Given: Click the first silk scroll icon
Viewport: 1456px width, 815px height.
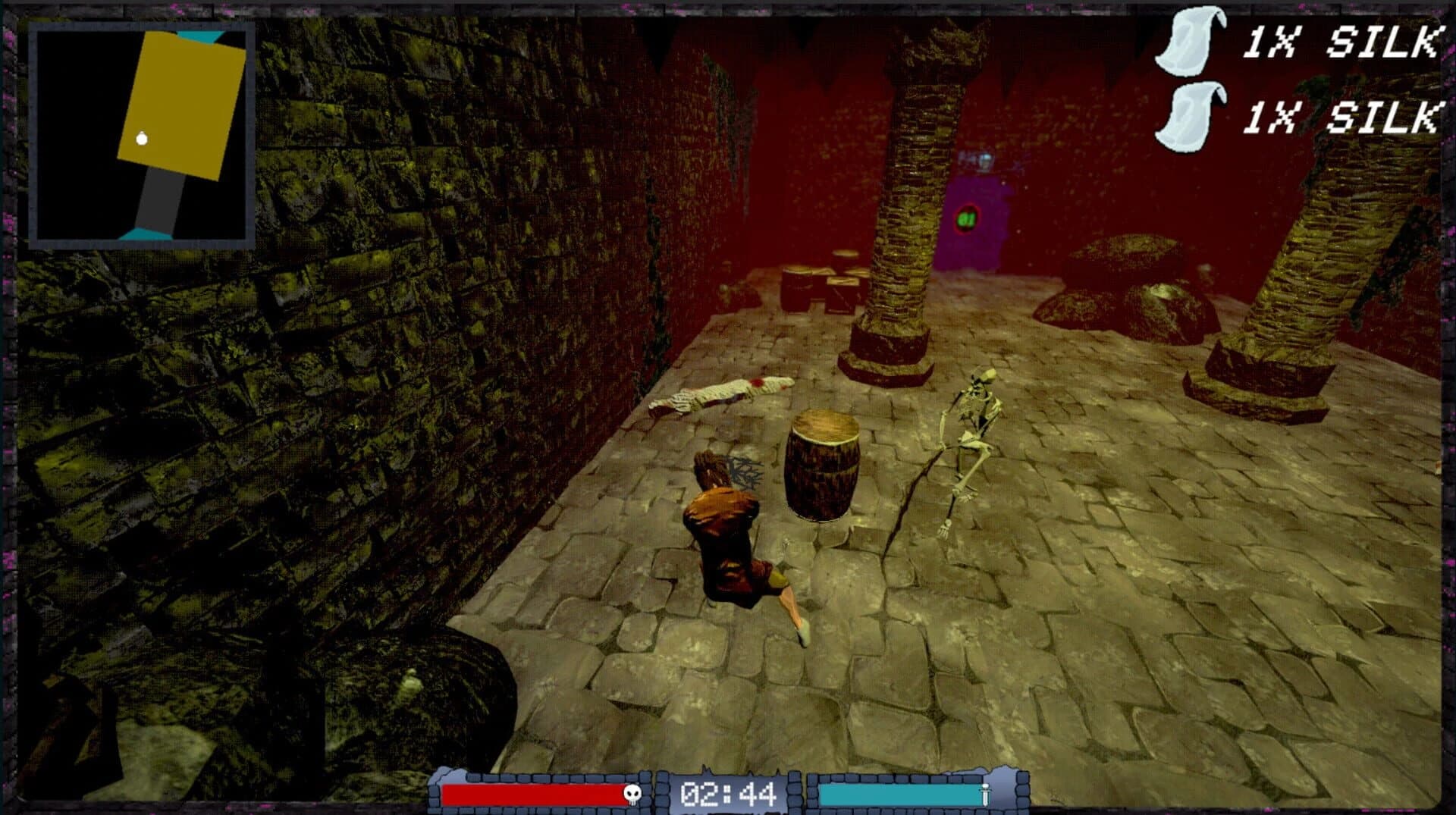Looking at the screenshot, I should coord(1190,42).
